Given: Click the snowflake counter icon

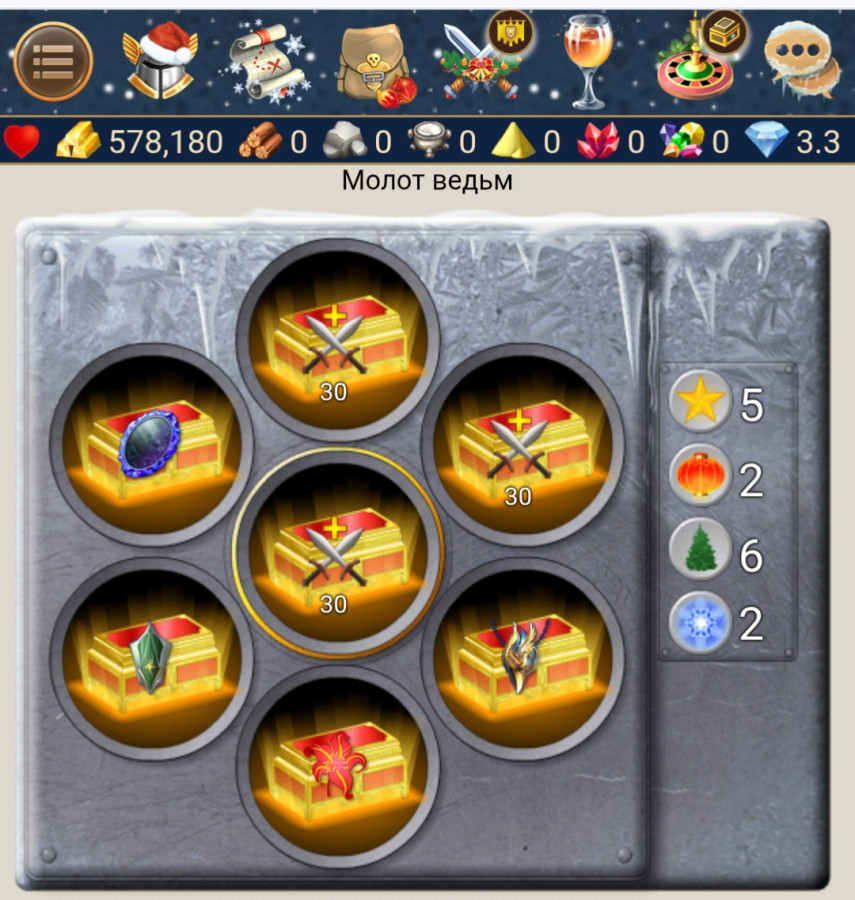Looking at the screenshot, I should pyautogui.click(x=699, y=625).
